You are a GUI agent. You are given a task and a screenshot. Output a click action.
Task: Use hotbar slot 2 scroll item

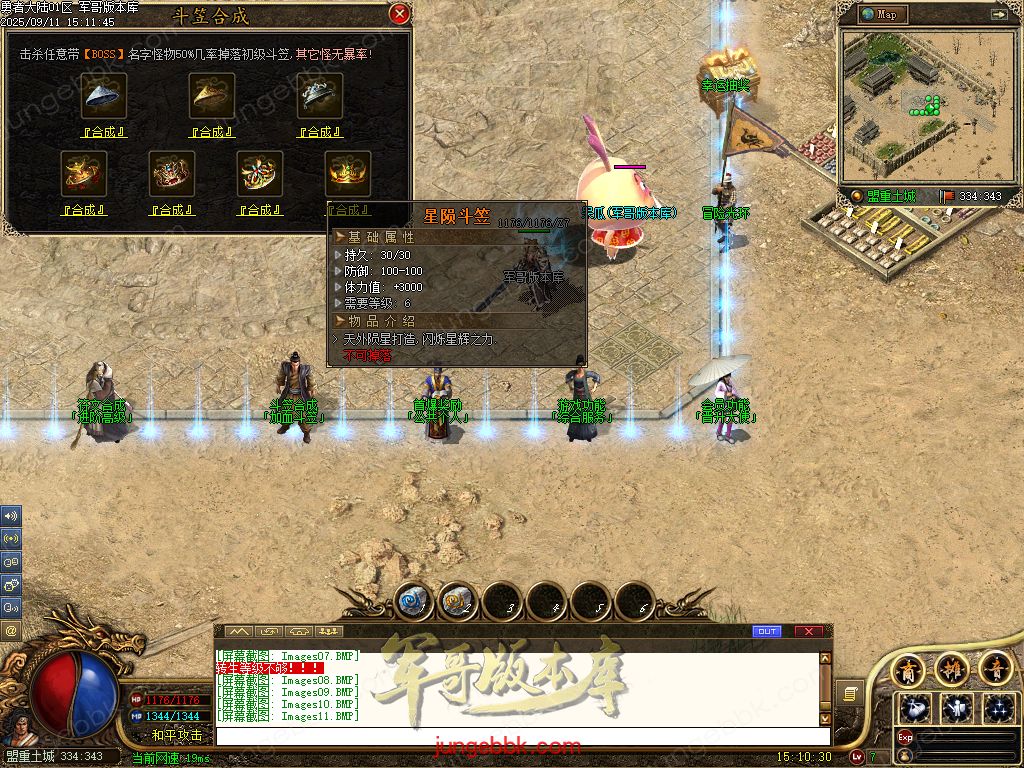[458, 601]
